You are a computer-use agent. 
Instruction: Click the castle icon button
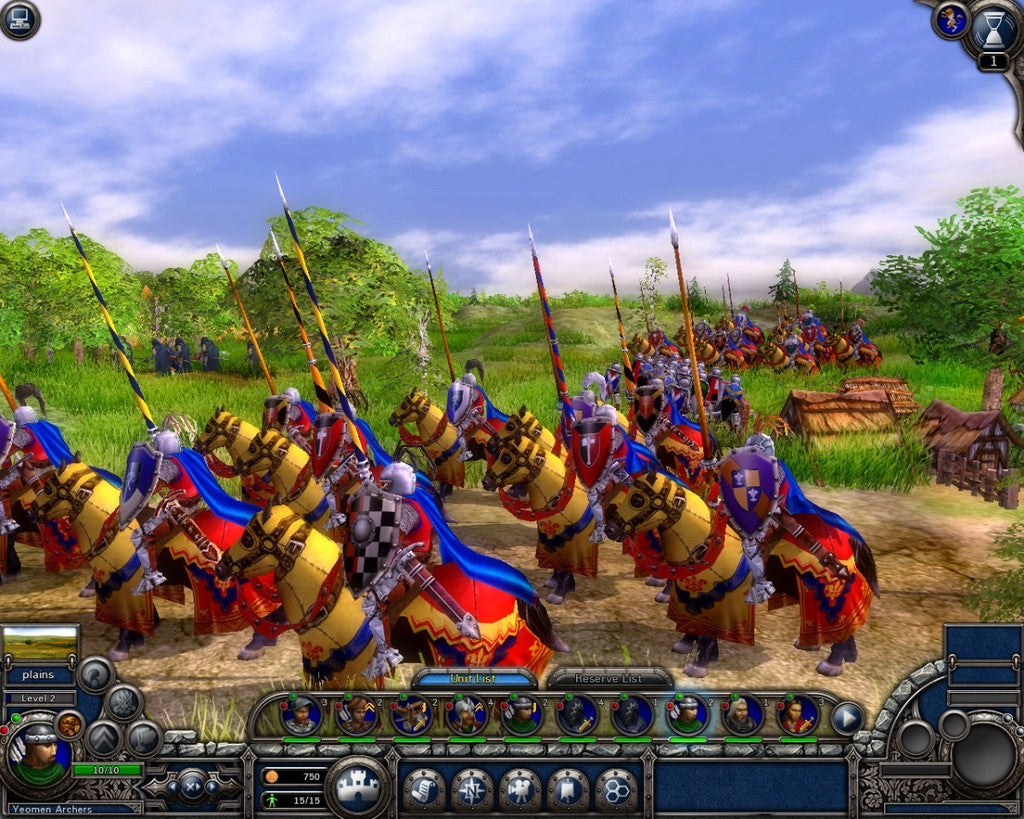click(x=357, y=787)
